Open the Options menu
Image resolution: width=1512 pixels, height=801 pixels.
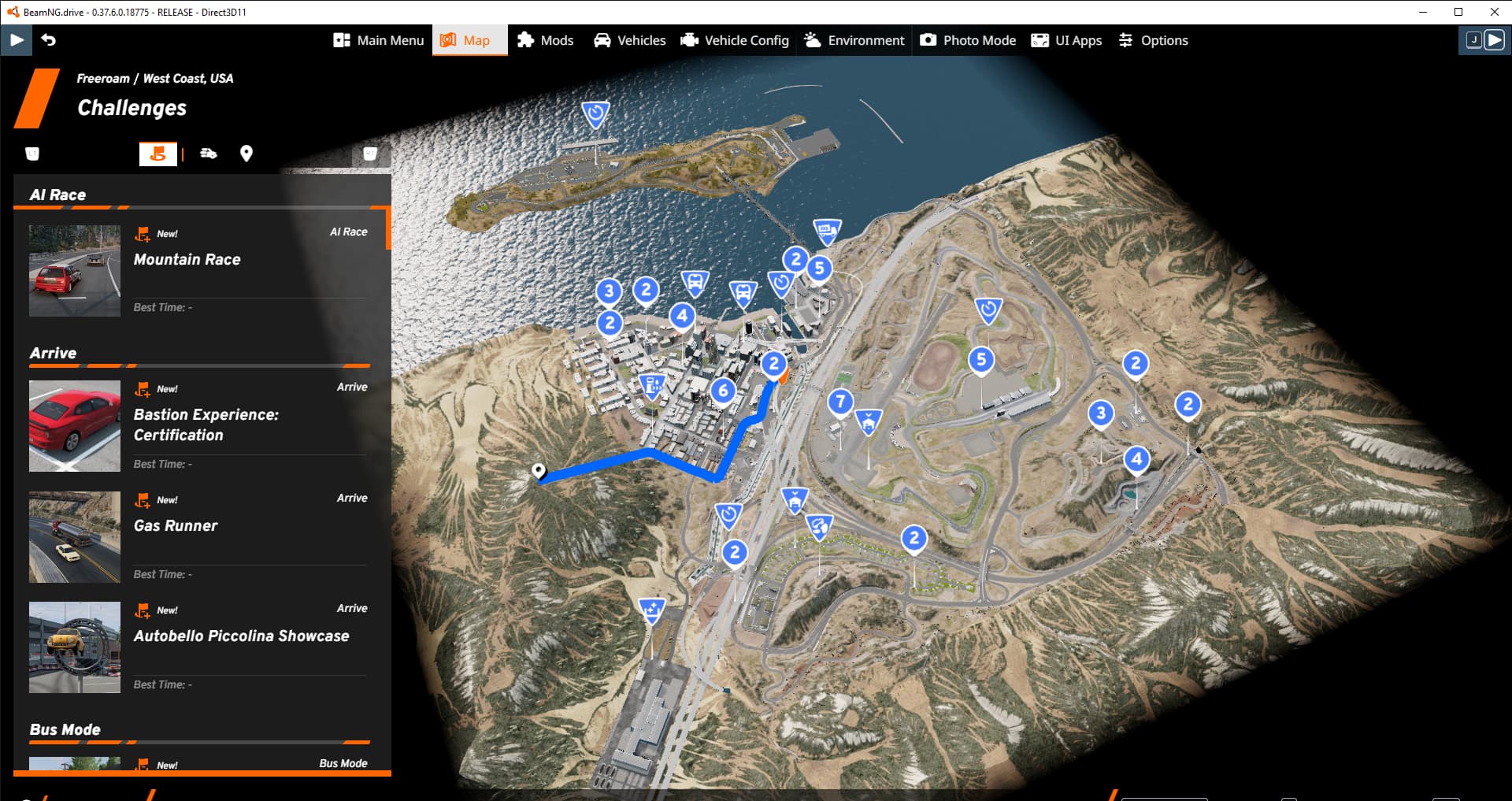coord(1153,40)
